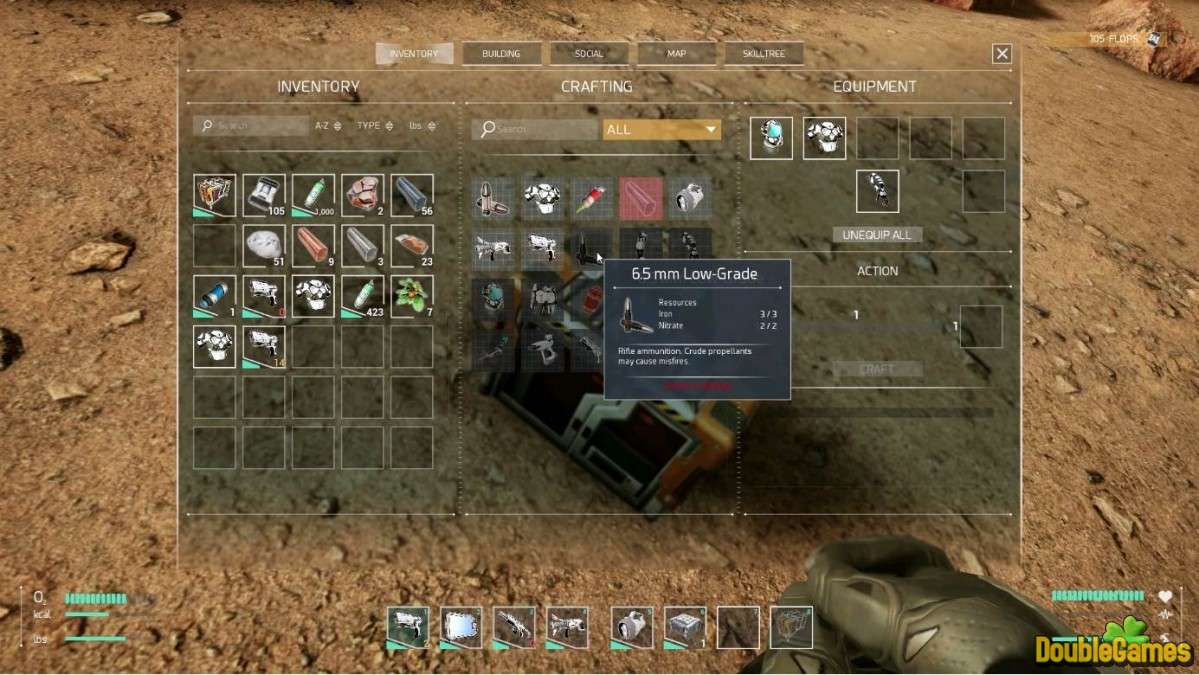The width and height of the screenshot is (1199, 675).
Task: Close the inventory window
Action: (1002, 54)
